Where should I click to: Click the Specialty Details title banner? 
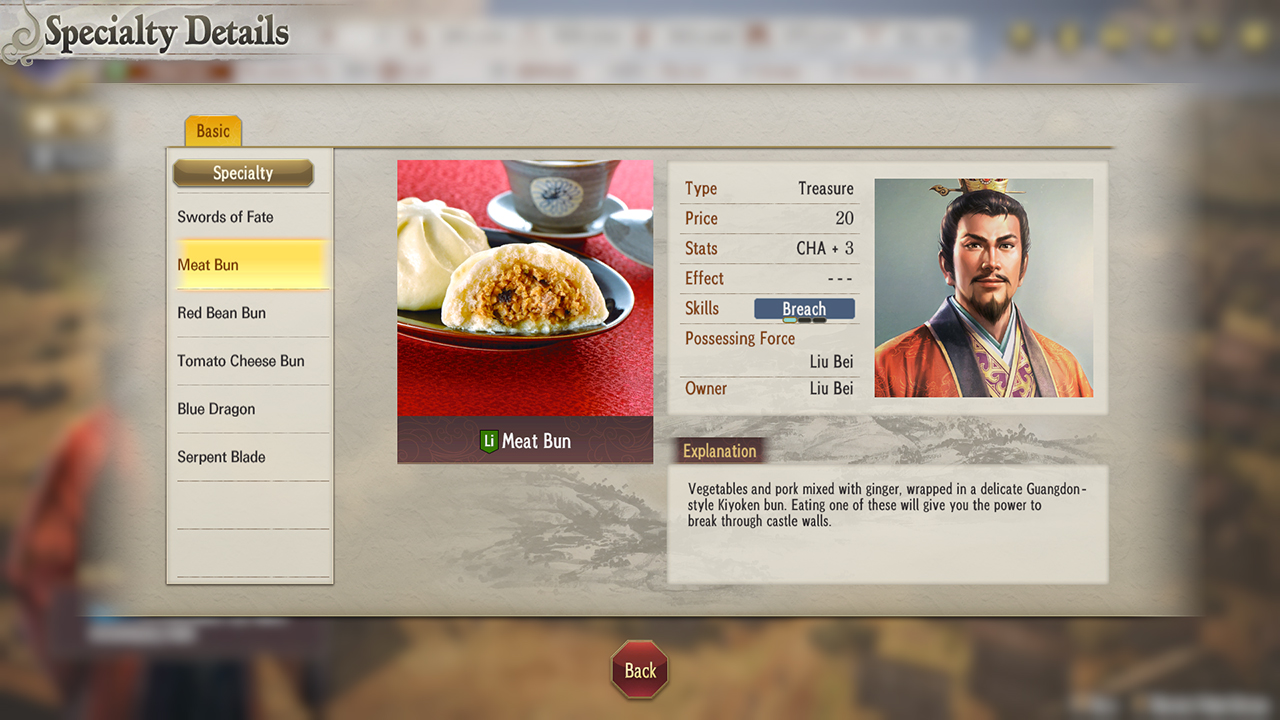[x=165, y=31]
